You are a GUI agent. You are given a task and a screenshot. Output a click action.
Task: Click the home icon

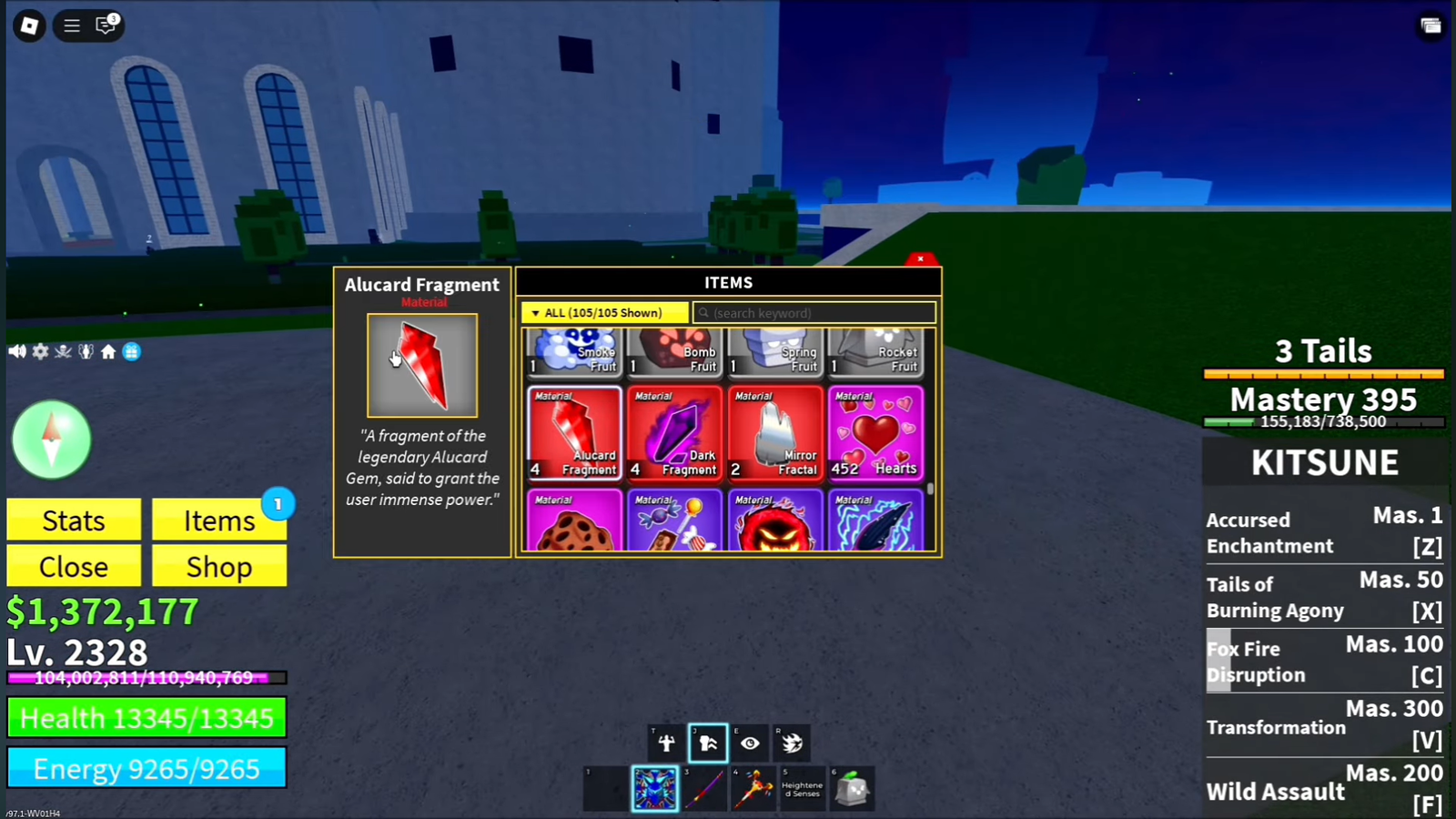(108, 351)
